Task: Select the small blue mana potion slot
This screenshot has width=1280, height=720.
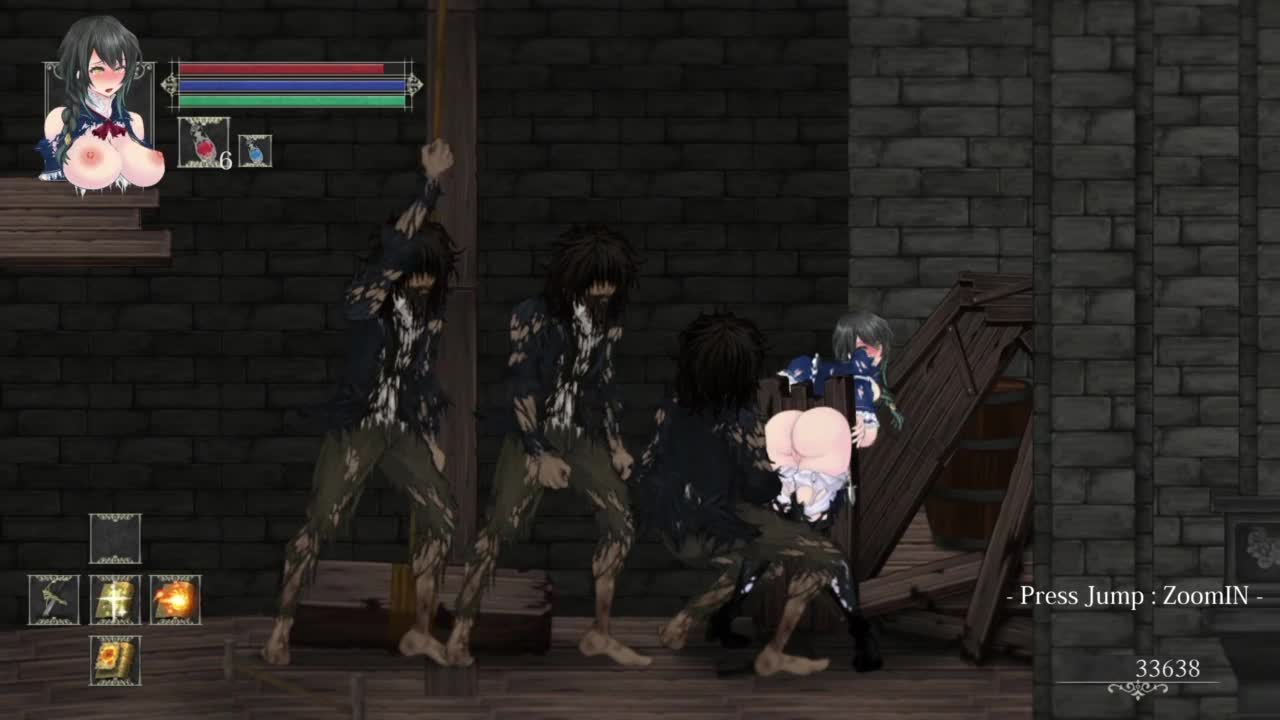Action: click(x=255, y=151)
